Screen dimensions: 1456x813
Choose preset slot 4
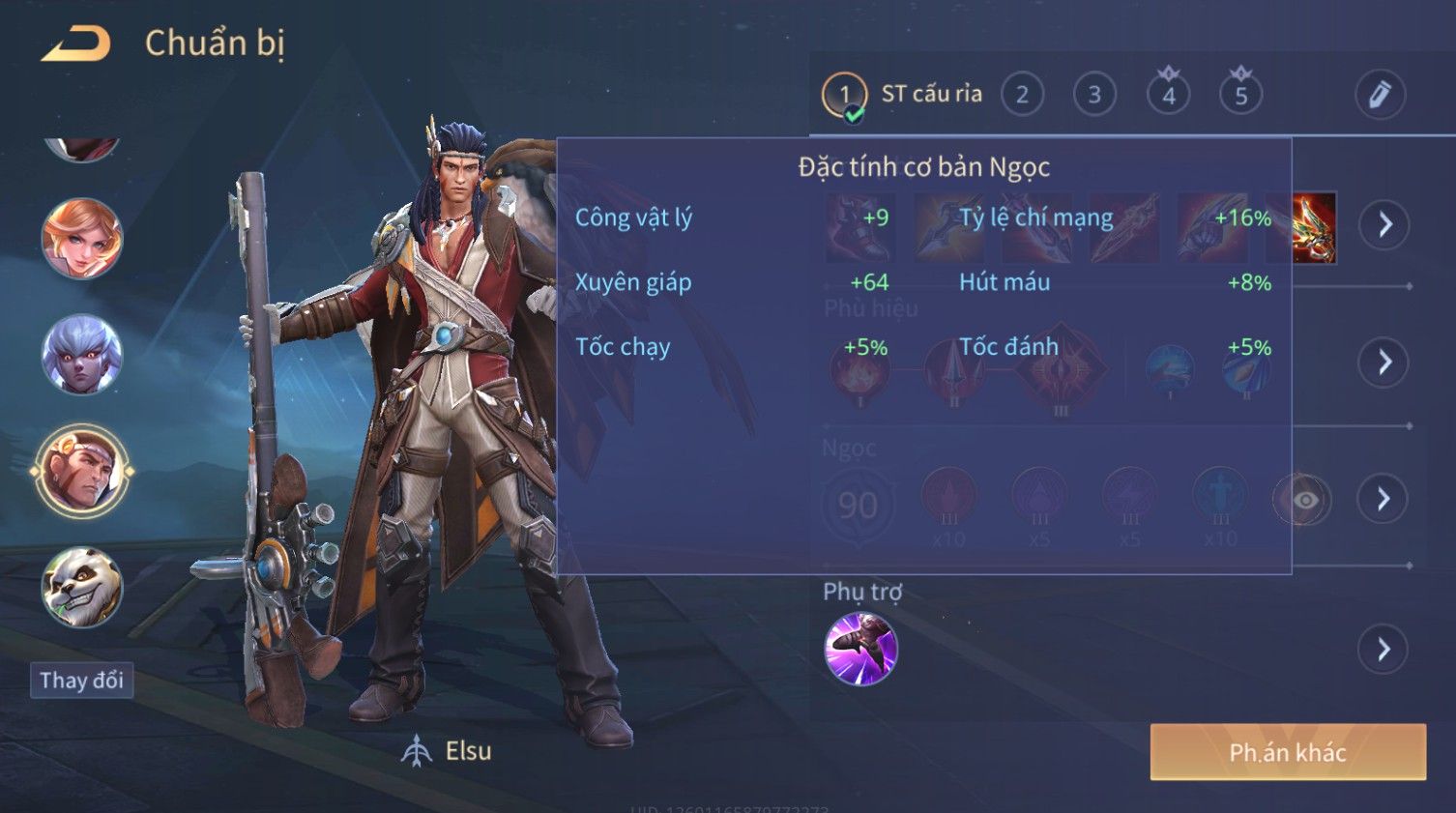(1168, 95)
